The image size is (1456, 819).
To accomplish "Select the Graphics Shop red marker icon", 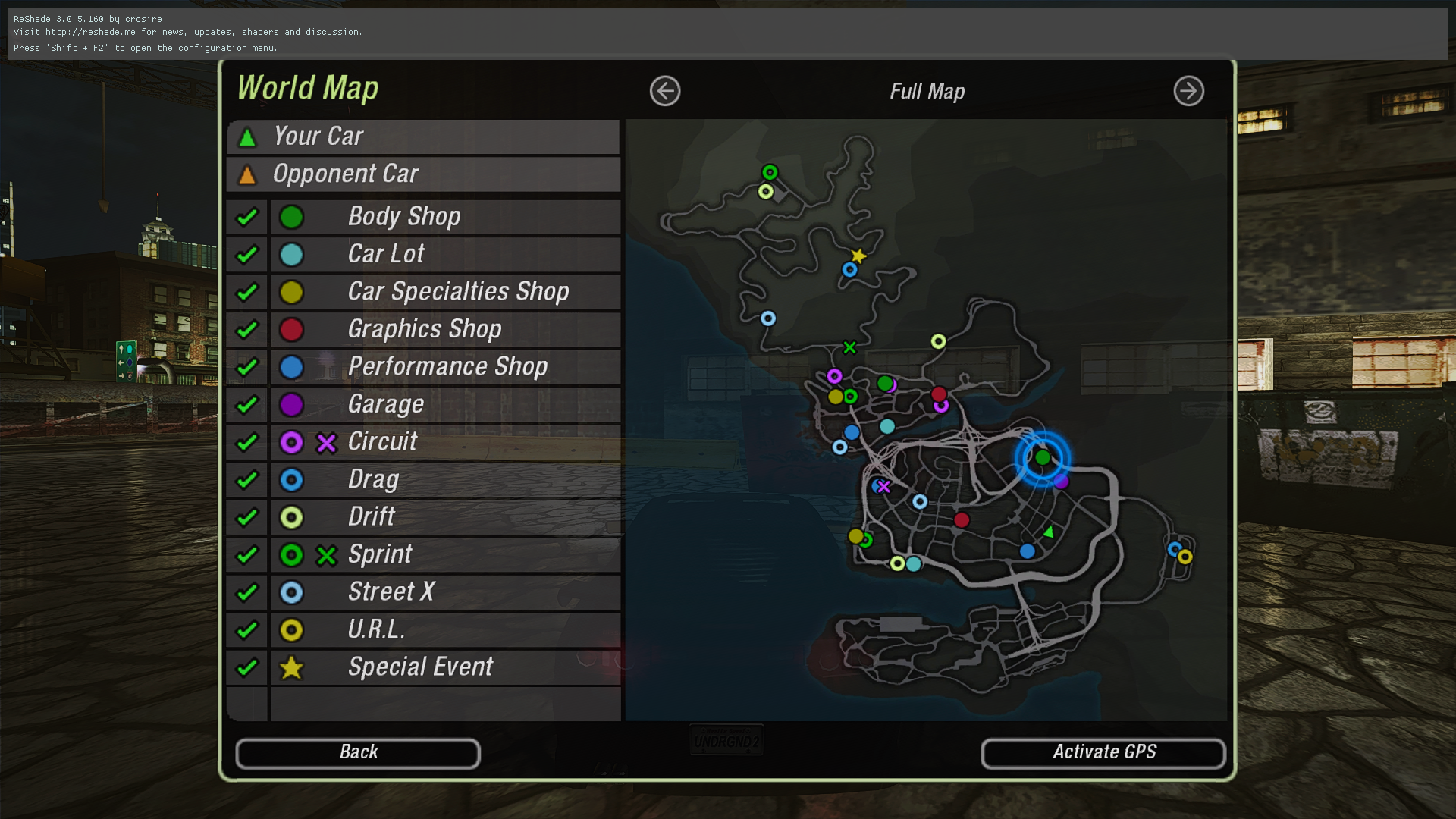I will [292, 329].
